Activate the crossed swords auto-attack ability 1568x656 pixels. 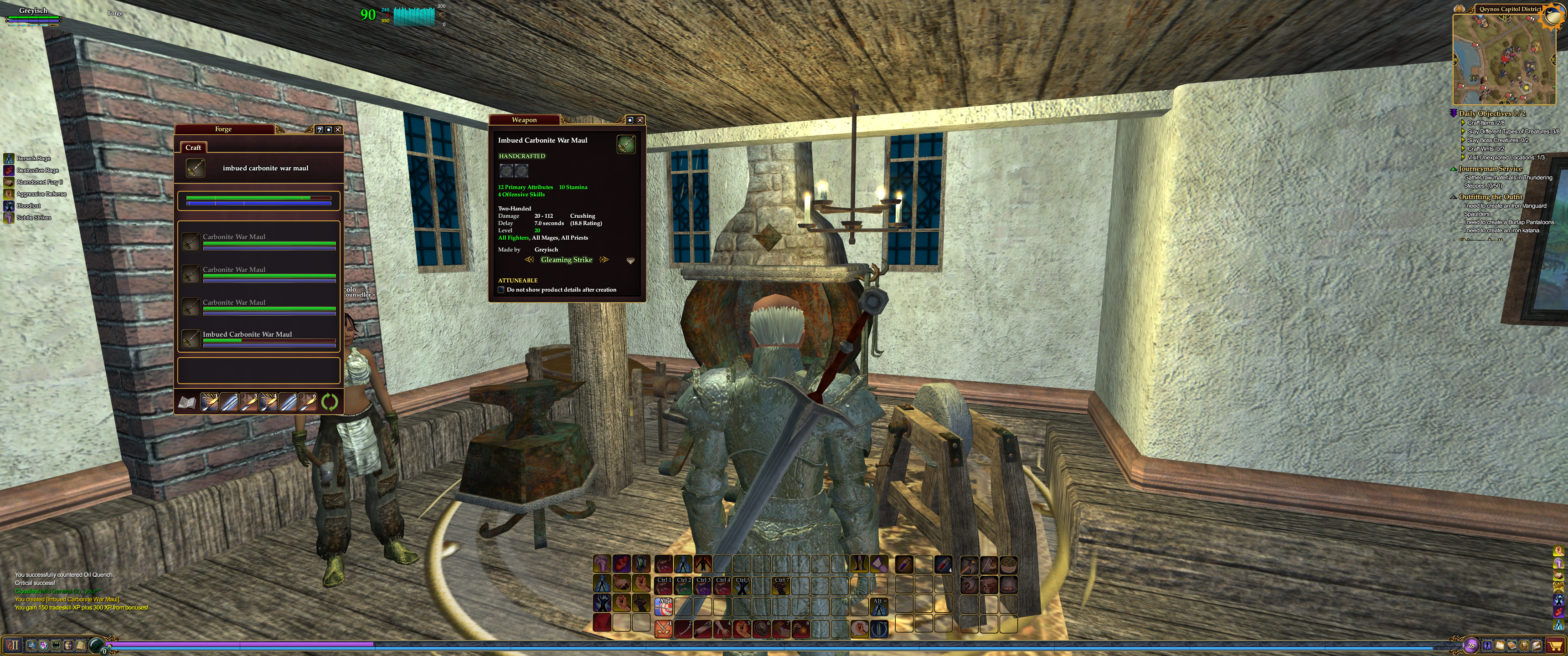(x=663, y=628)
